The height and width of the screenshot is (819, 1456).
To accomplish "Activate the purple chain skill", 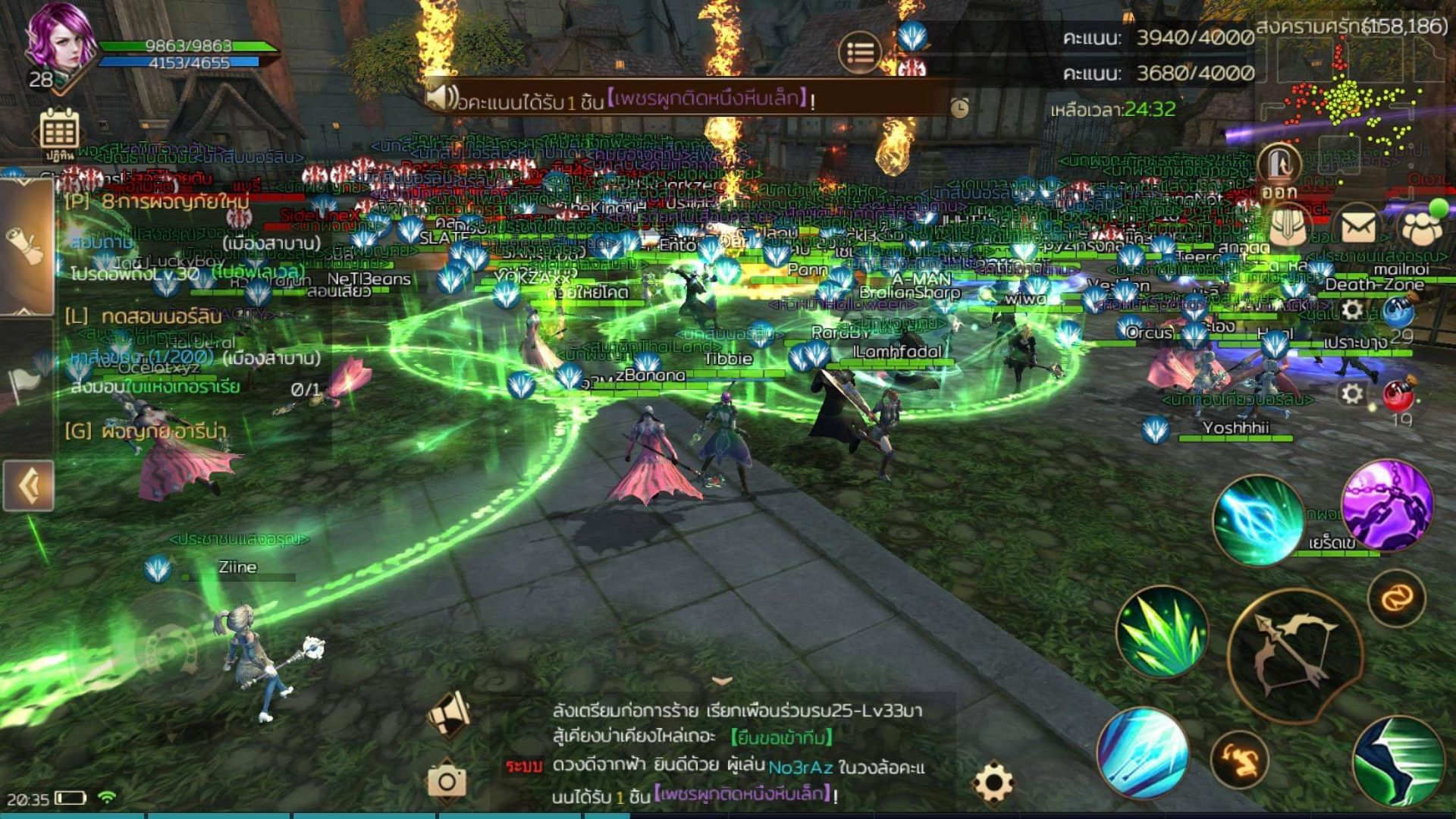I will click(1387, 503).
